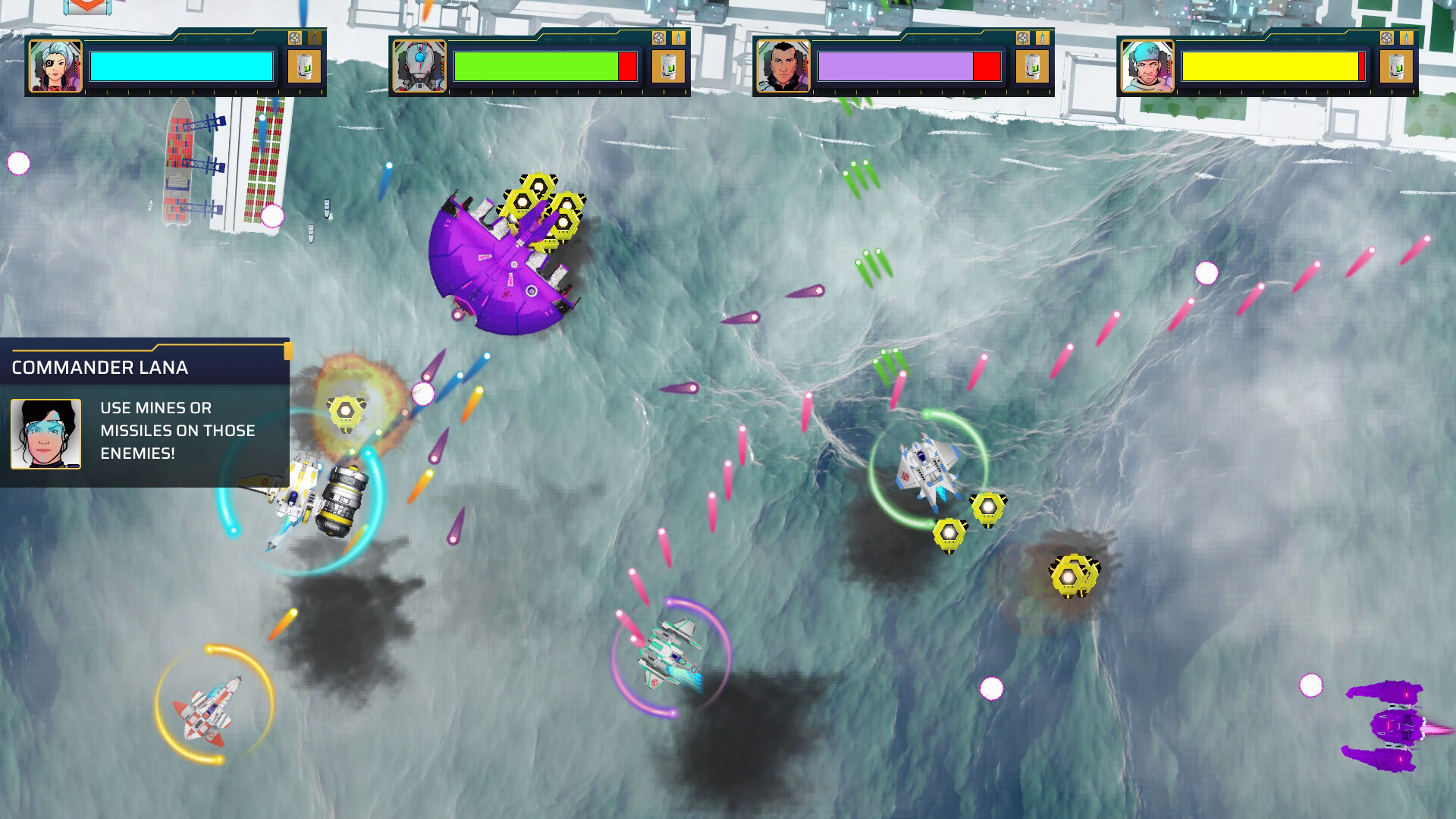Click the mine icon on Player 4's HUD

[x=1387, y=38]
